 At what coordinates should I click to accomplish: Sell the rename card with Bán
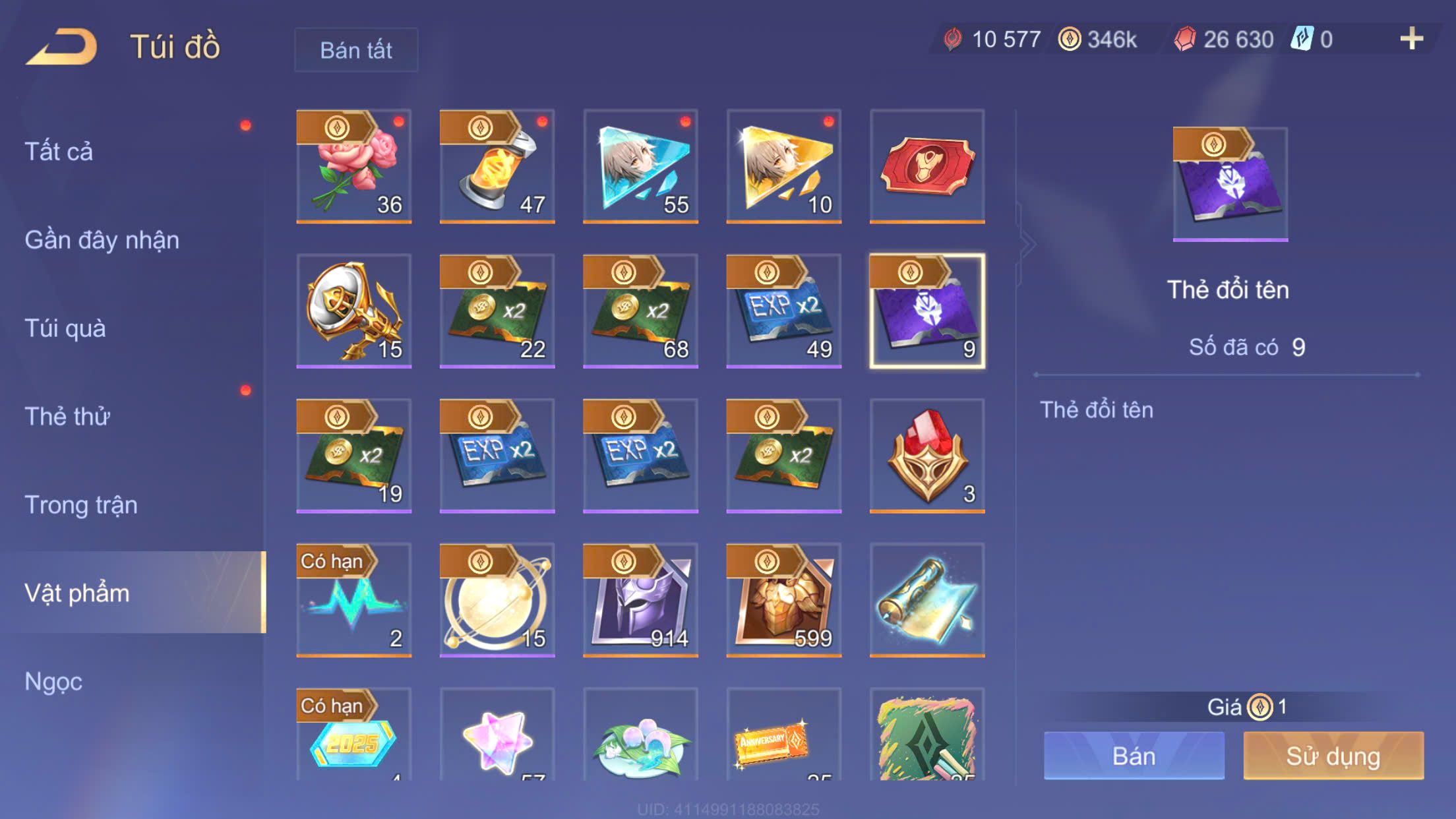[1134, 756]
